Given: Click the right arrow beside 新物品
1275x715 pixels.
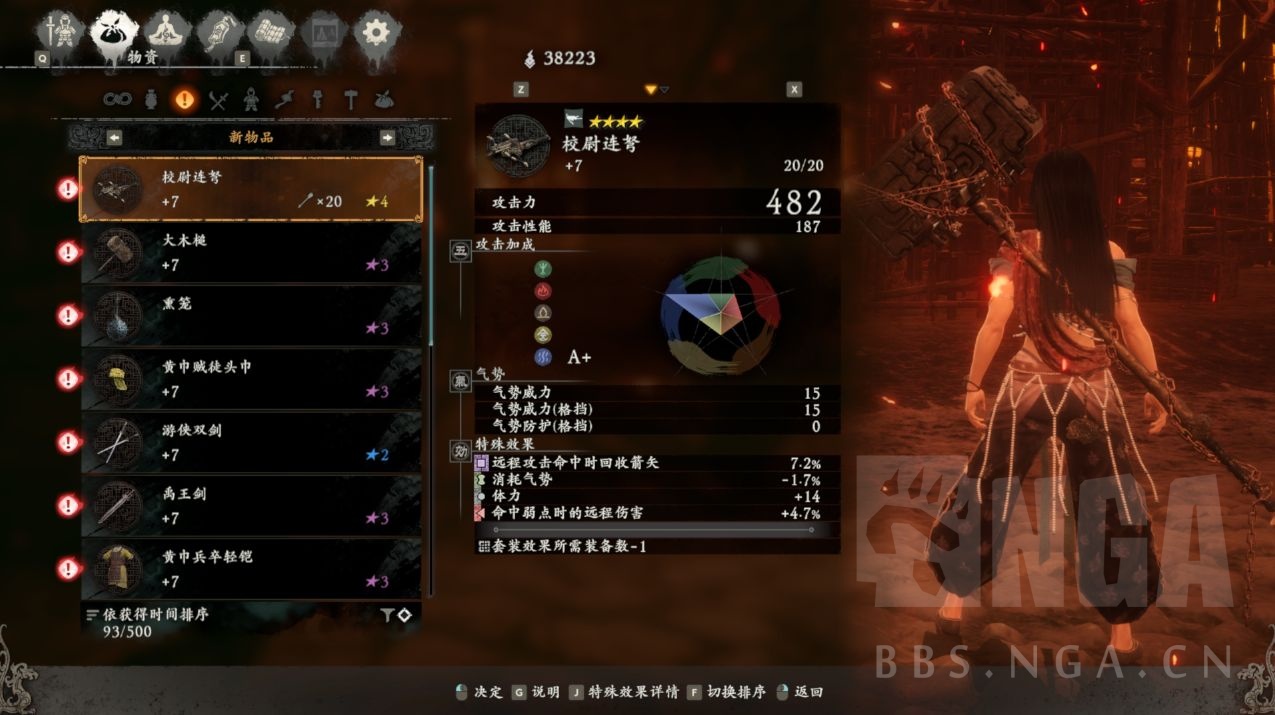Looking at the screenshot, I should 387,137.
